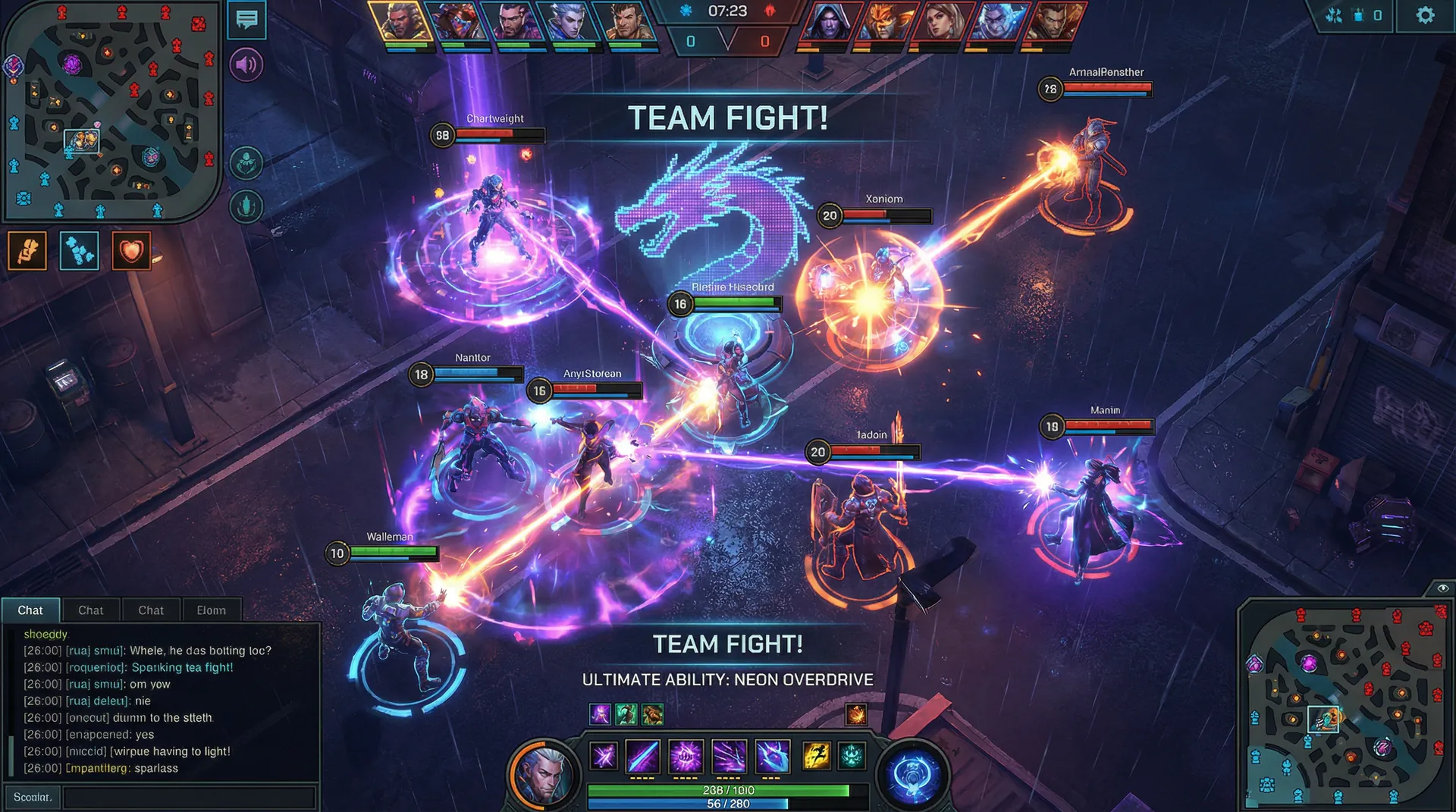Viewport: 1456px width, 812px height.
Task: Click the minimap beside the speaker button
Action: [111, 111]
